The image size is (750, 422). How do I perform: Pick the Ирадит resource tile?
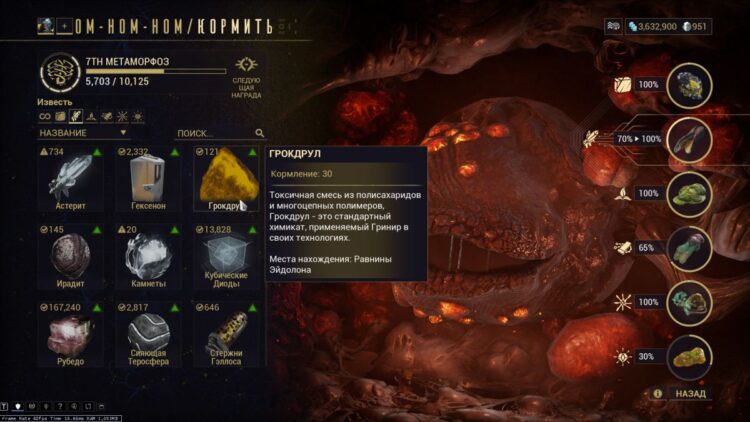(70, 258)
